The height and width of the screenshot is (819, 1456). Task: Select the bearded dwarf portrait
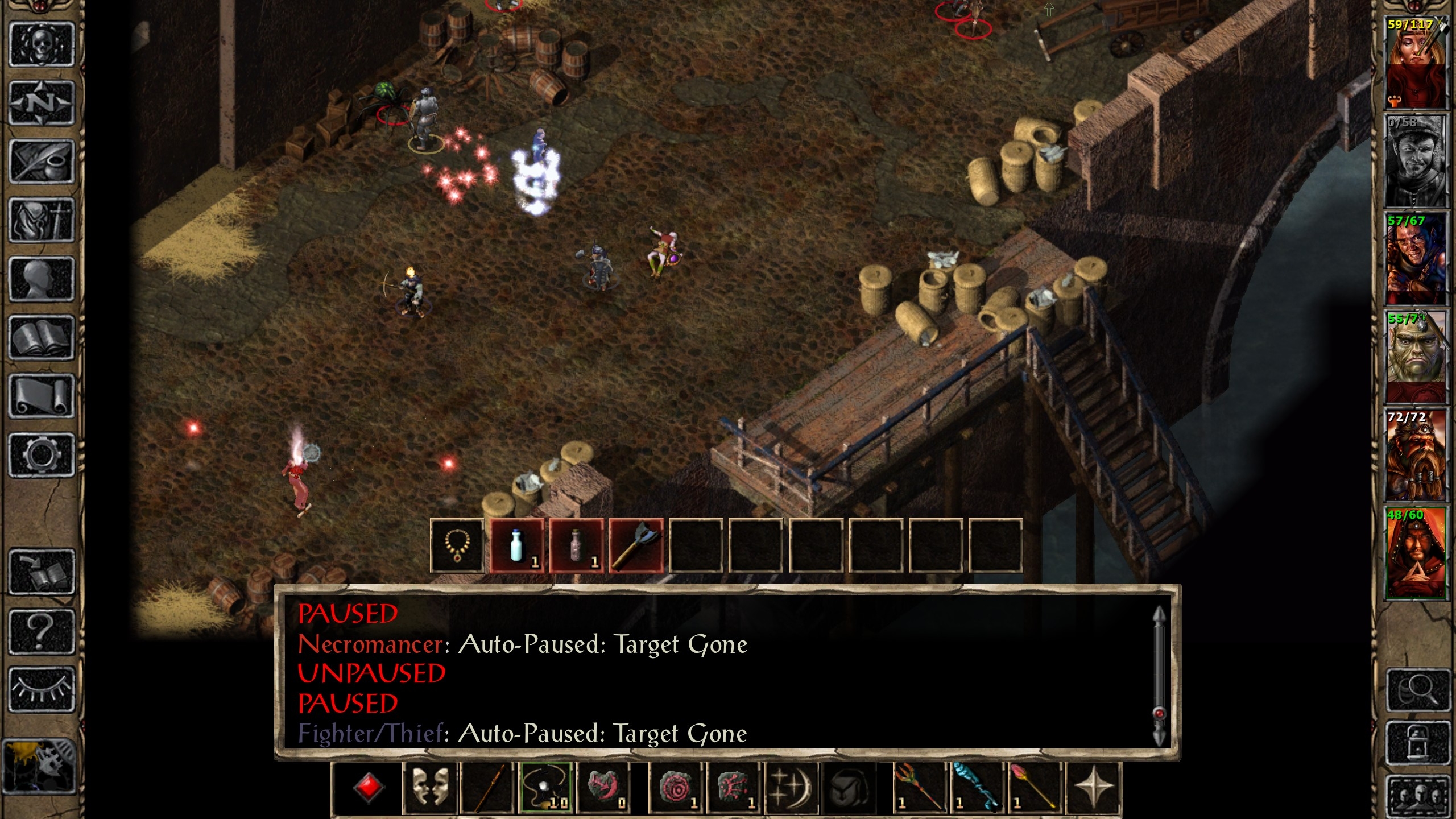click(1415, 455)
